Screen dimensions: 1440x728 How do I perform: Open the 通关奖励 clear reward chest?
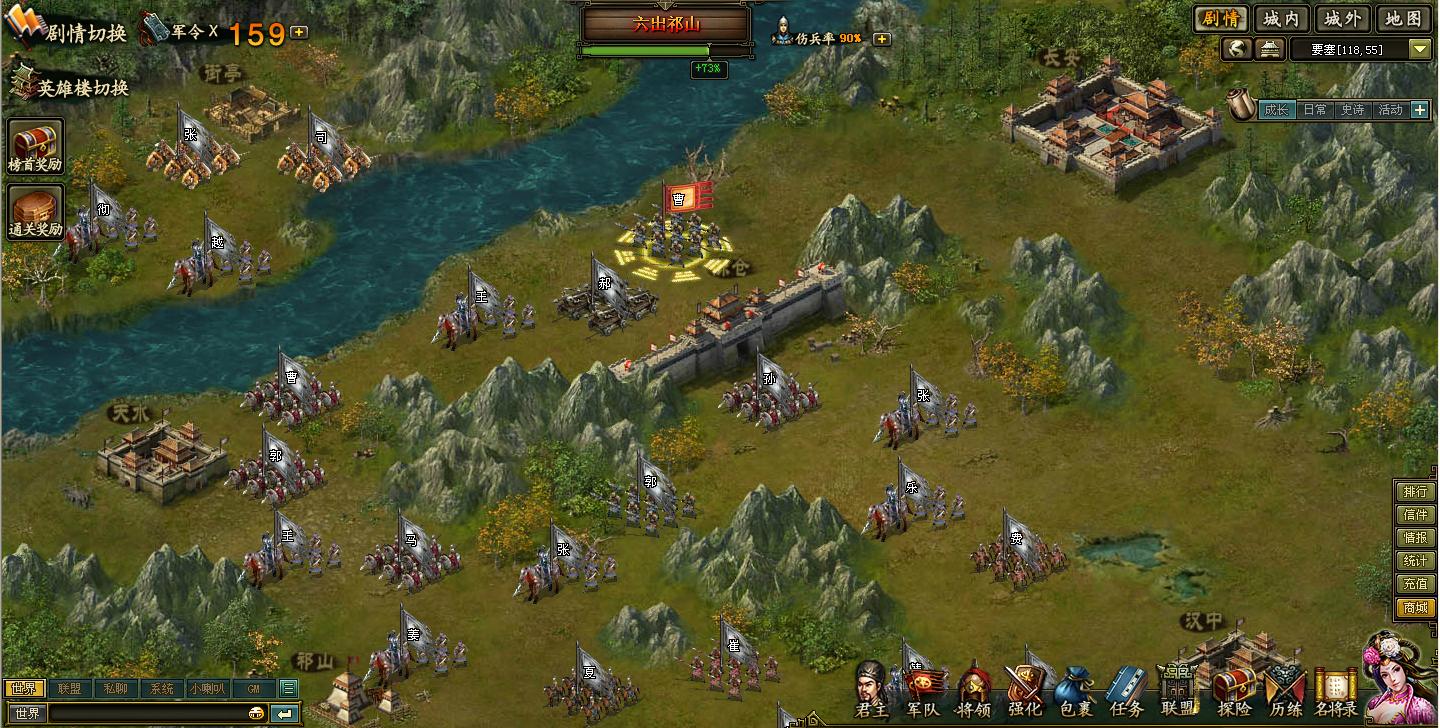[36, 212]
